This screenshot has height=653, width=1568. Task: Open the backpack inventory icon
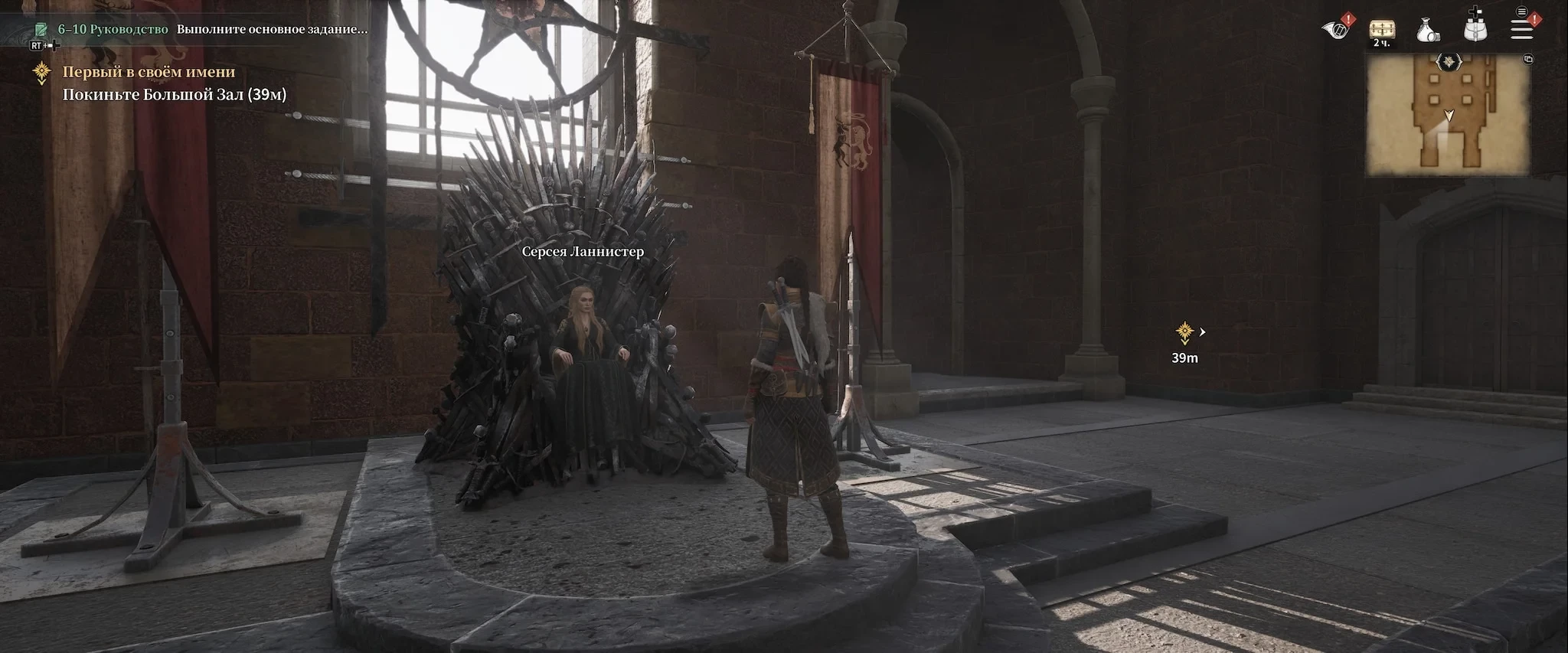(x=1475, y=28)
